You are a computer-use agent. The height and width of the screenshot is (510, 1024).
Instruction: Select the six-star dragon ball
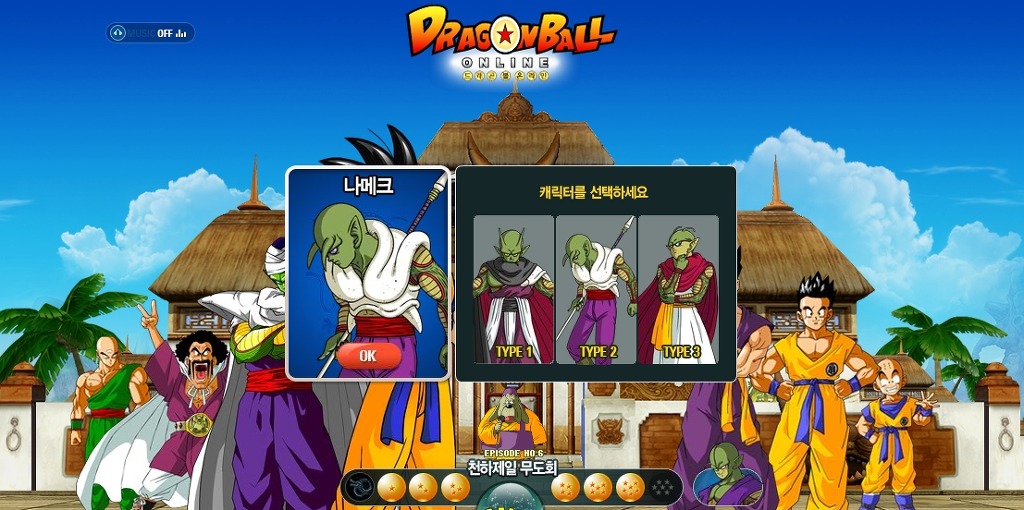click(630, 488)
